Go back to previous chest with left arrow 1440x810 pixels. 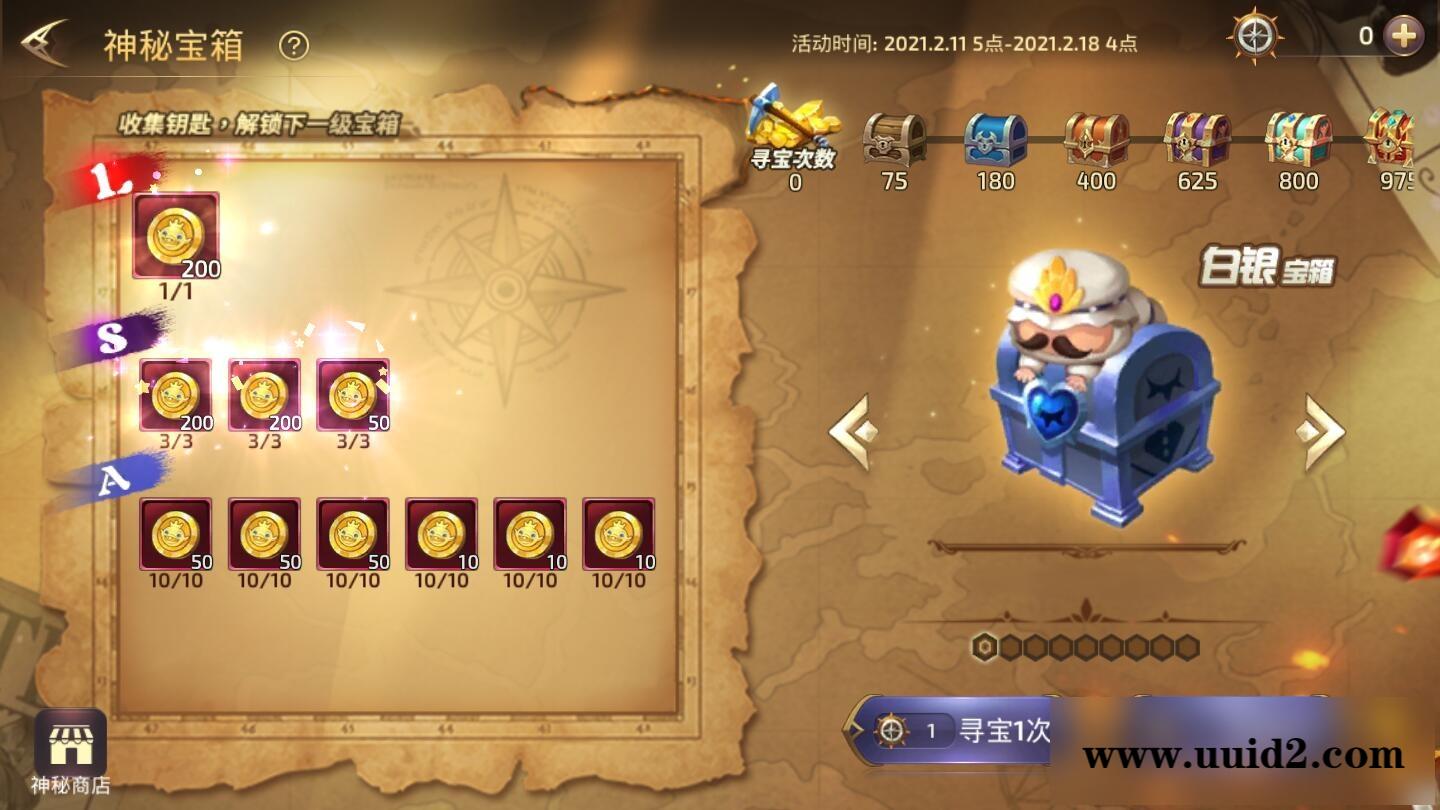point(850,430)
